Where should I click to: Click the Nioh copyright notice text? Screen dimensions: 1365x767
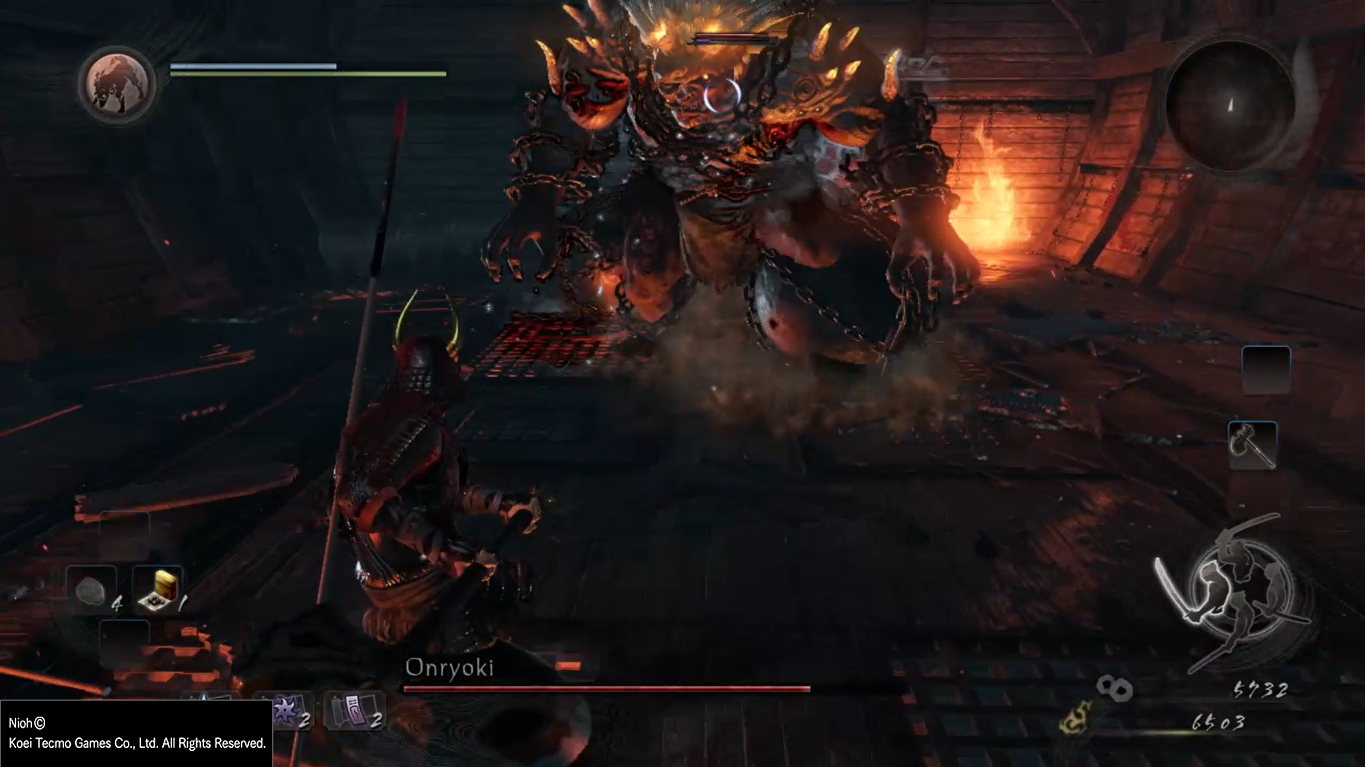pos(137,733)
